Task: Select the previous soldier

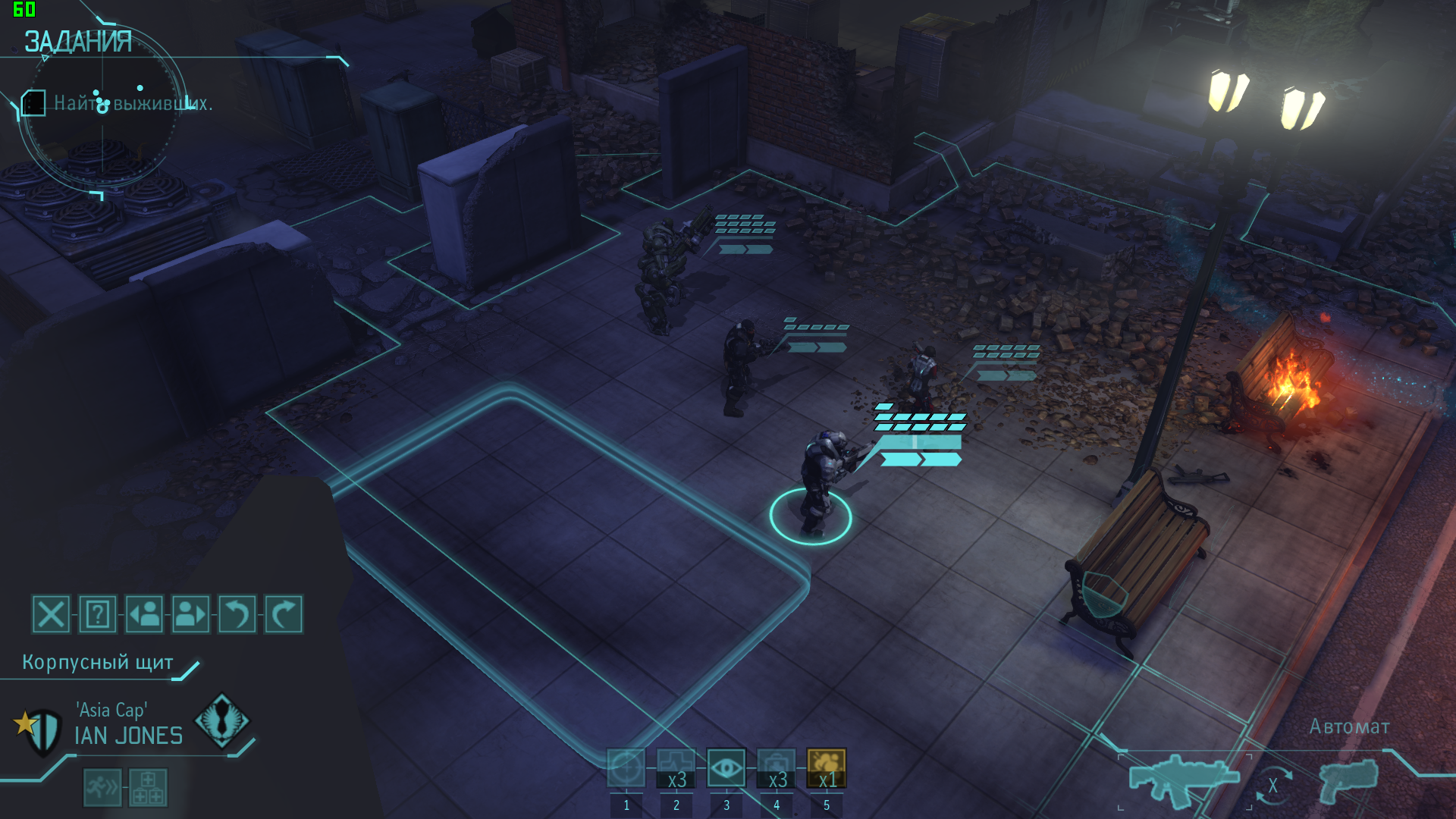Action: click(x=144, y=614)
